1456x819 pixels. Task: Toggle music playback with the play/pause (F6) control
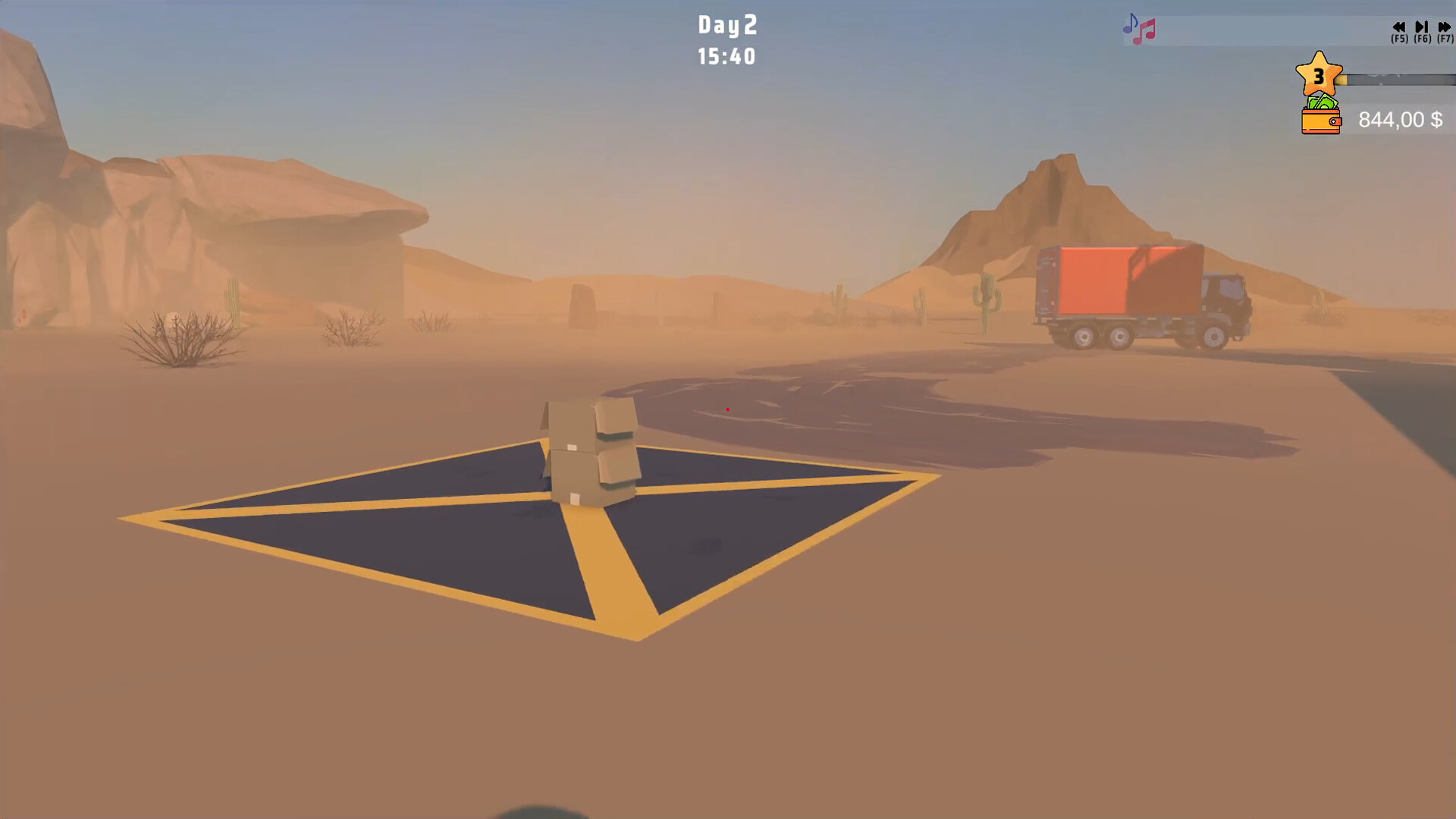1421,27
